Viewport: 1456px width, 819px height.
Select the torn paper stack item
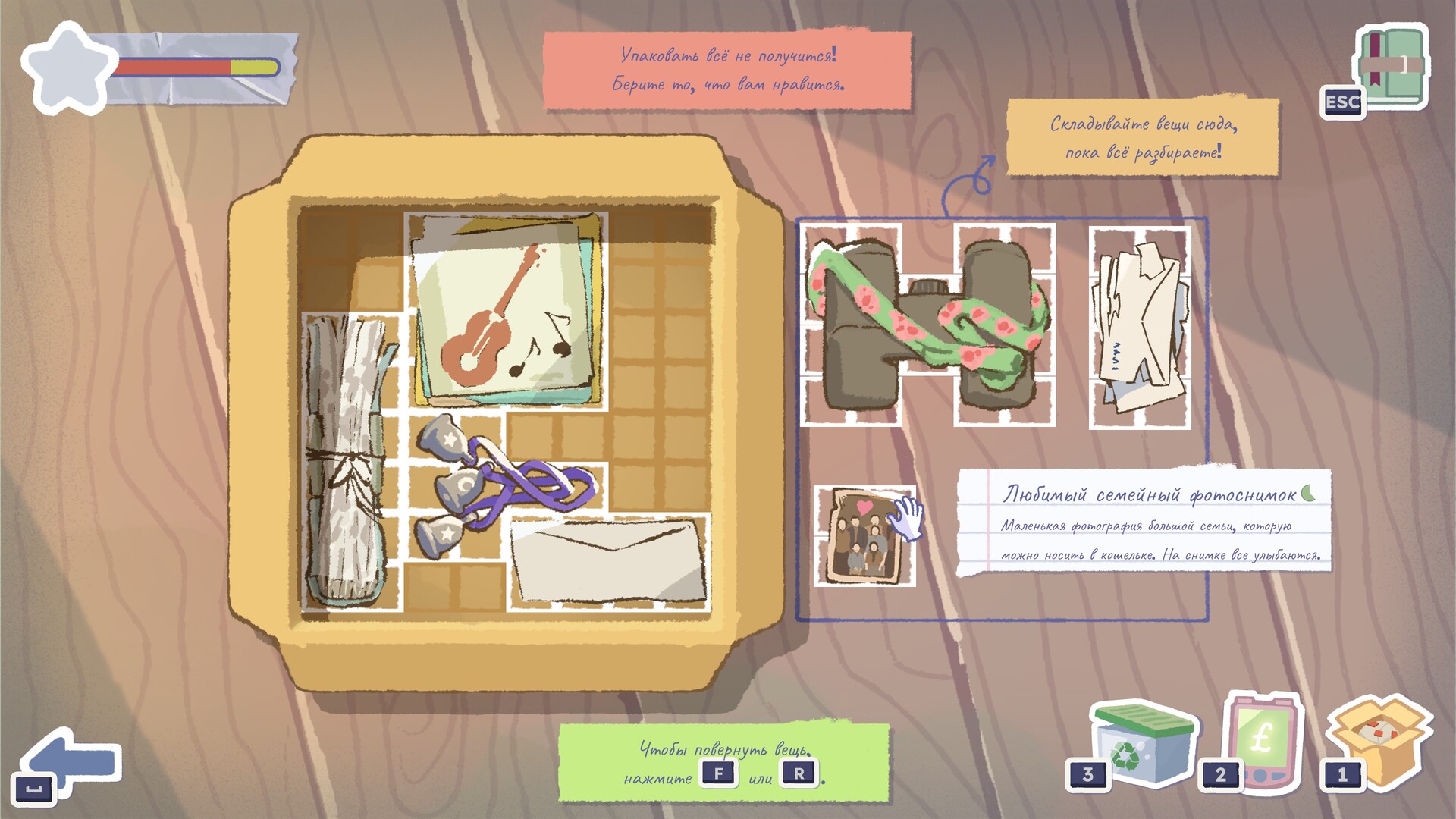pos(1139,328)
